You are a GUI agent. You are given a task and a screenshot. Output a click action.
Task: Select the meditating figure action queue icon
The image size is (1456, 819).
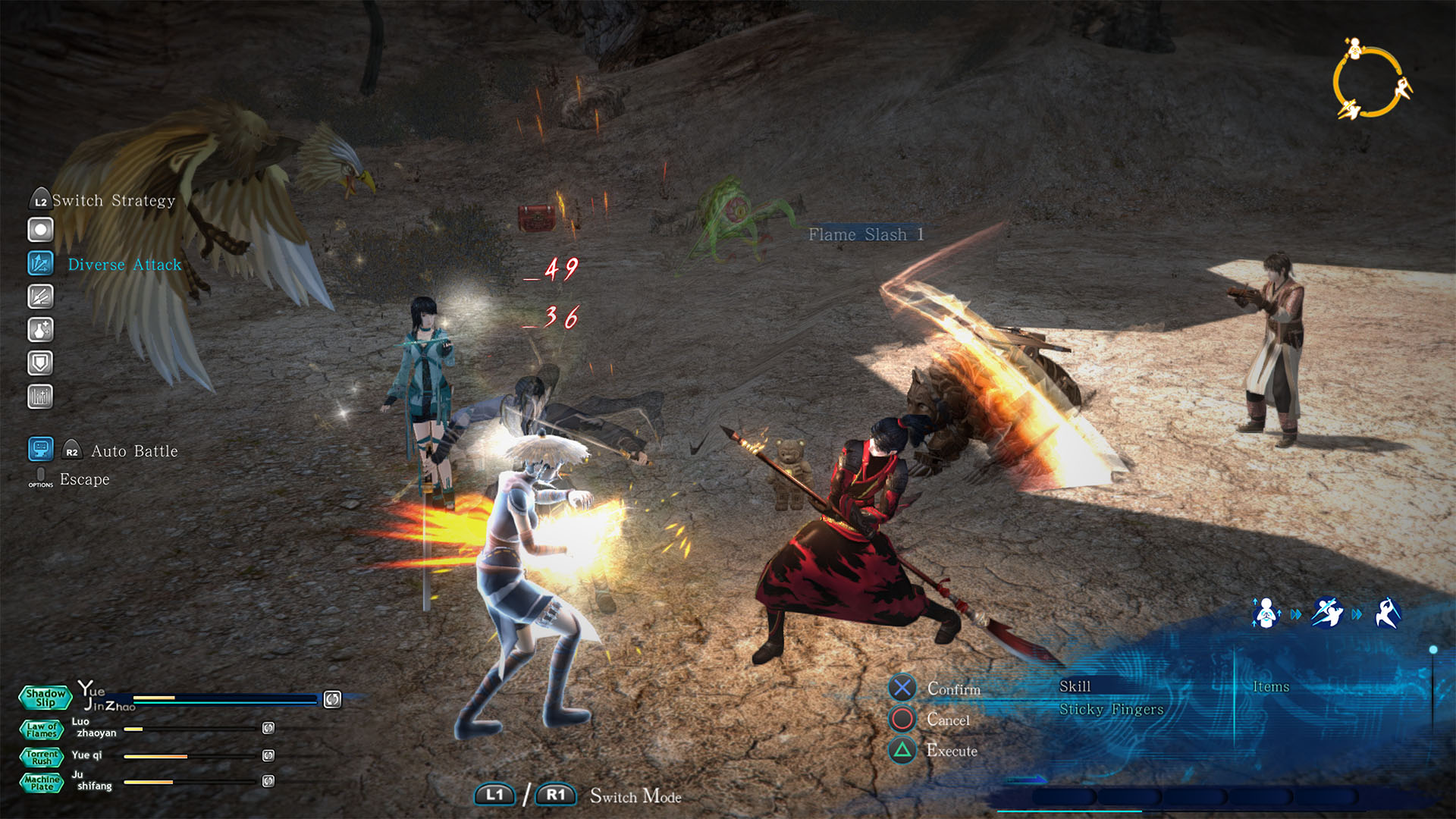click(1266, 613)
